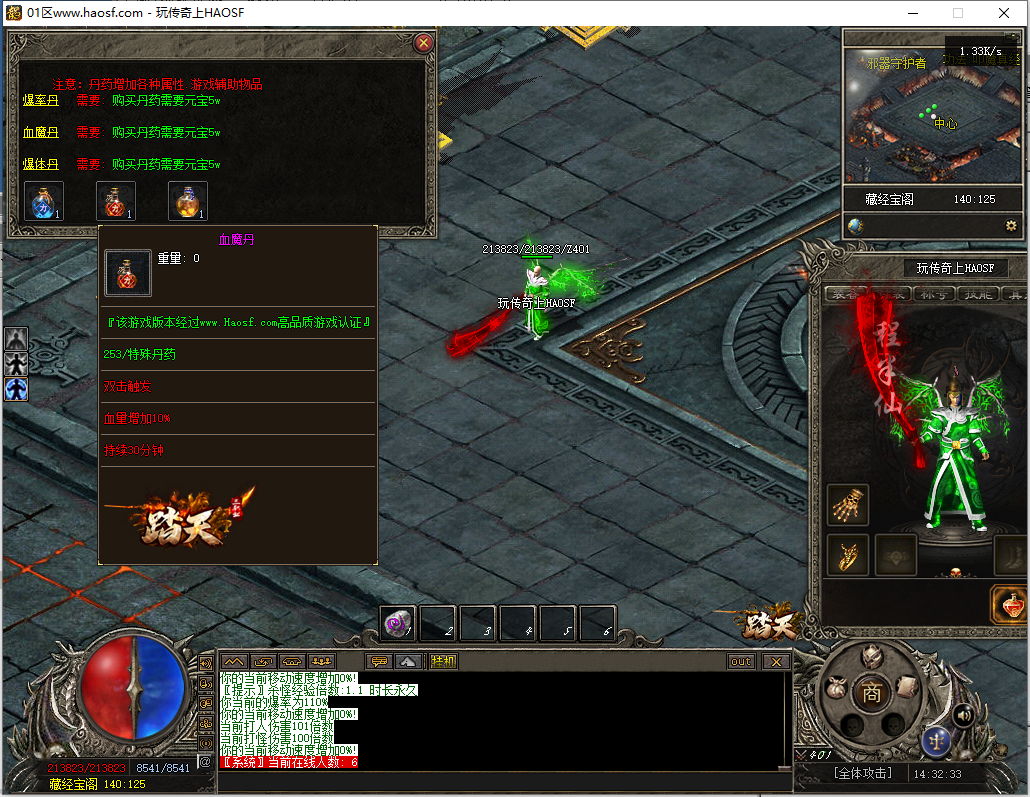1030x797 pixels.
Task: Select the red potion item slot
Action: coord(115,201)
